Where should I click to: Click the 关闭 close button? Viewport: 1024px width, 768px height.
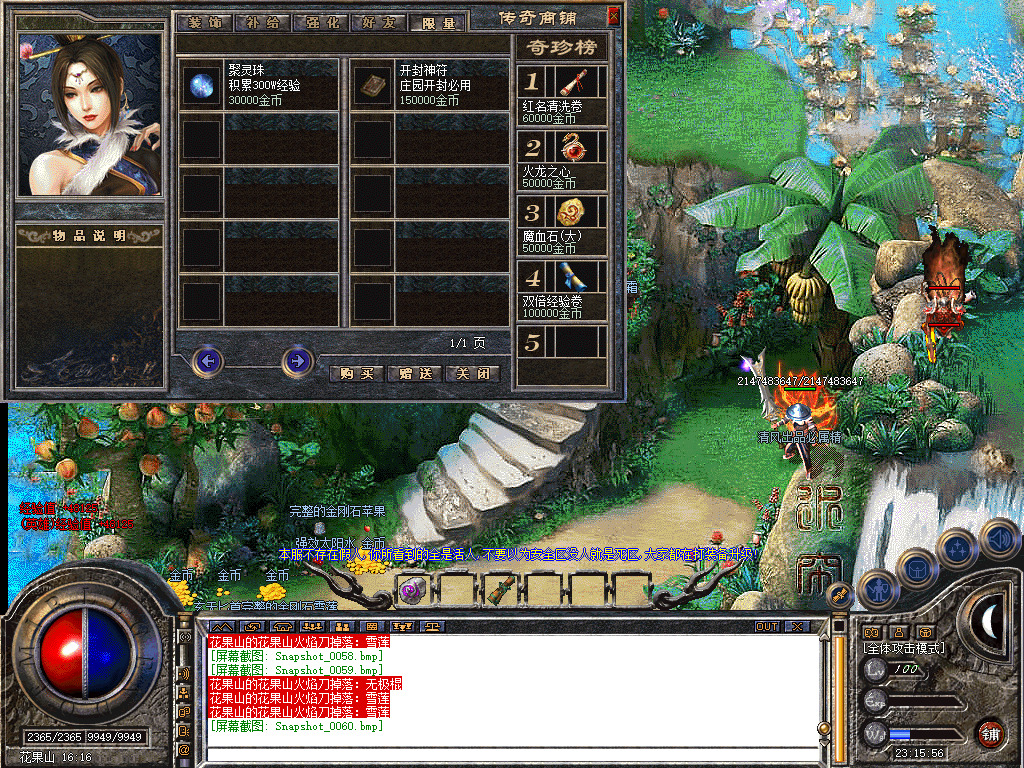[472, 373]
